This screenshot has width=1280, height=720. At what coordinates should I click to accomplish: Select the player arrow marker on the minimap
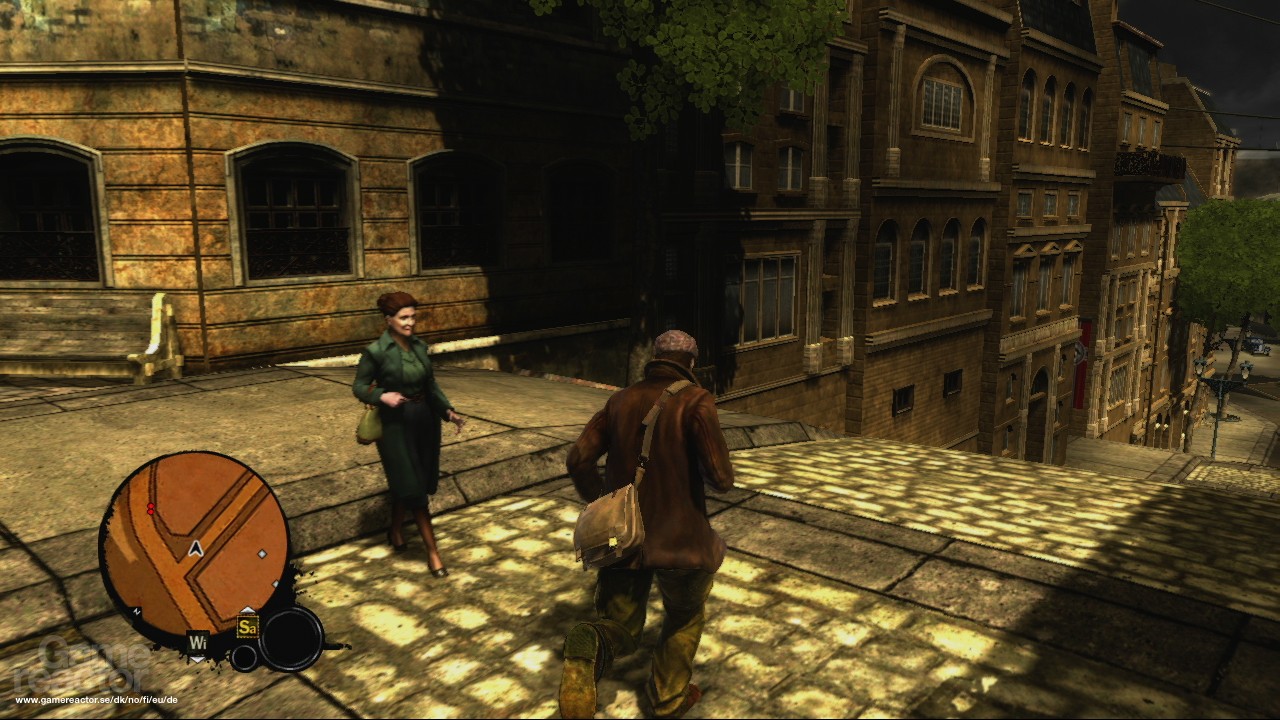195,548
